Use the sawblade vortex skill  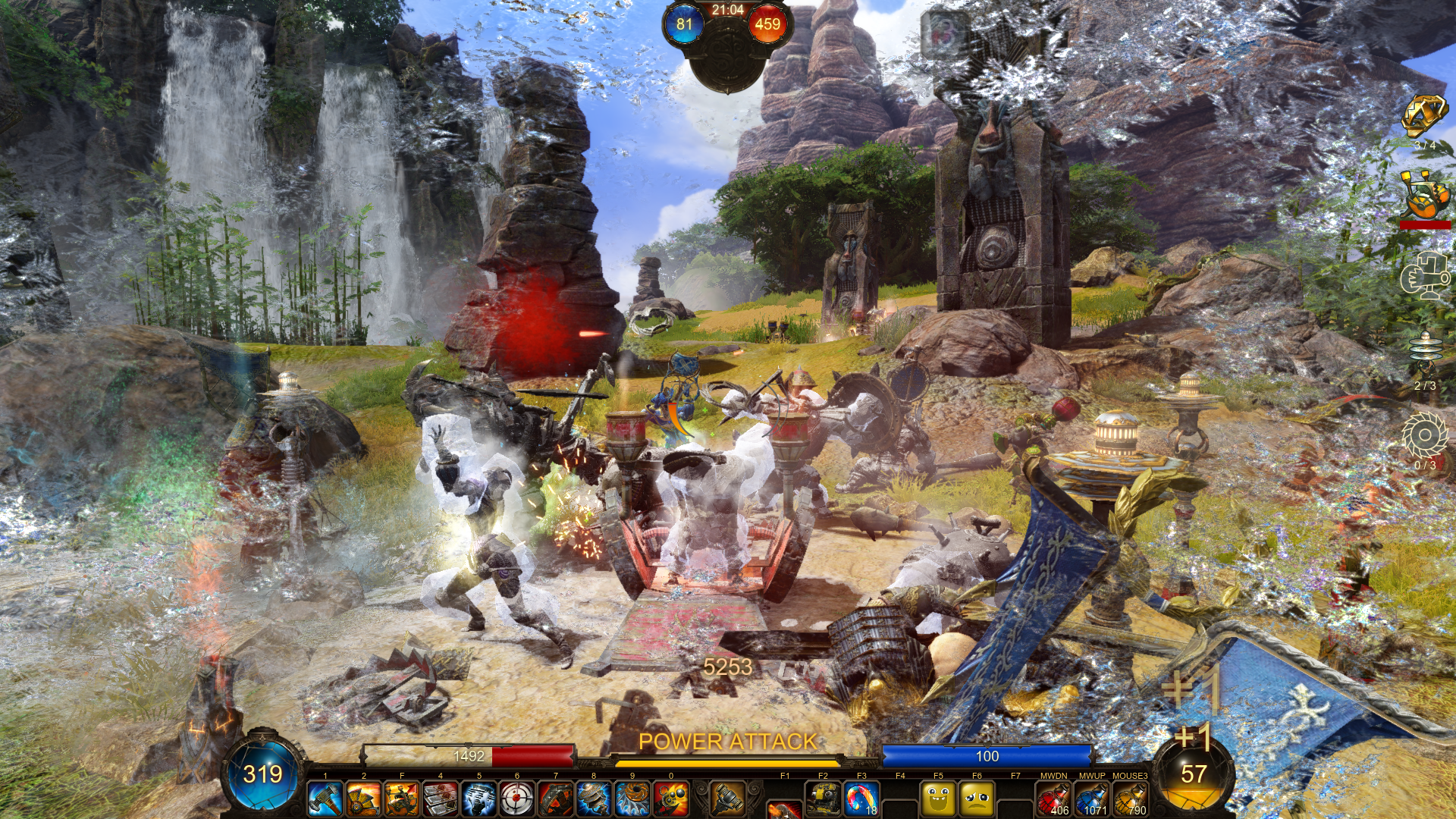point(632,799)
